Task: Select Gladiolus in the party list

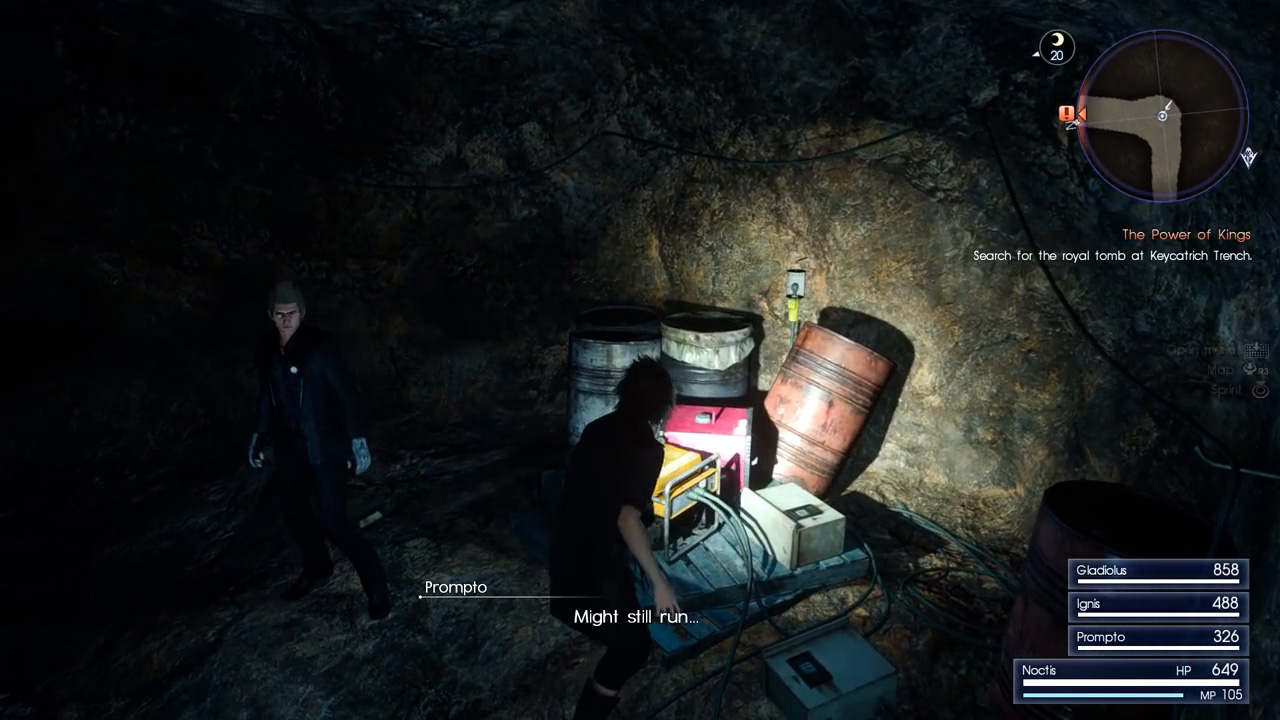Action: click(x=1157, y=571)
